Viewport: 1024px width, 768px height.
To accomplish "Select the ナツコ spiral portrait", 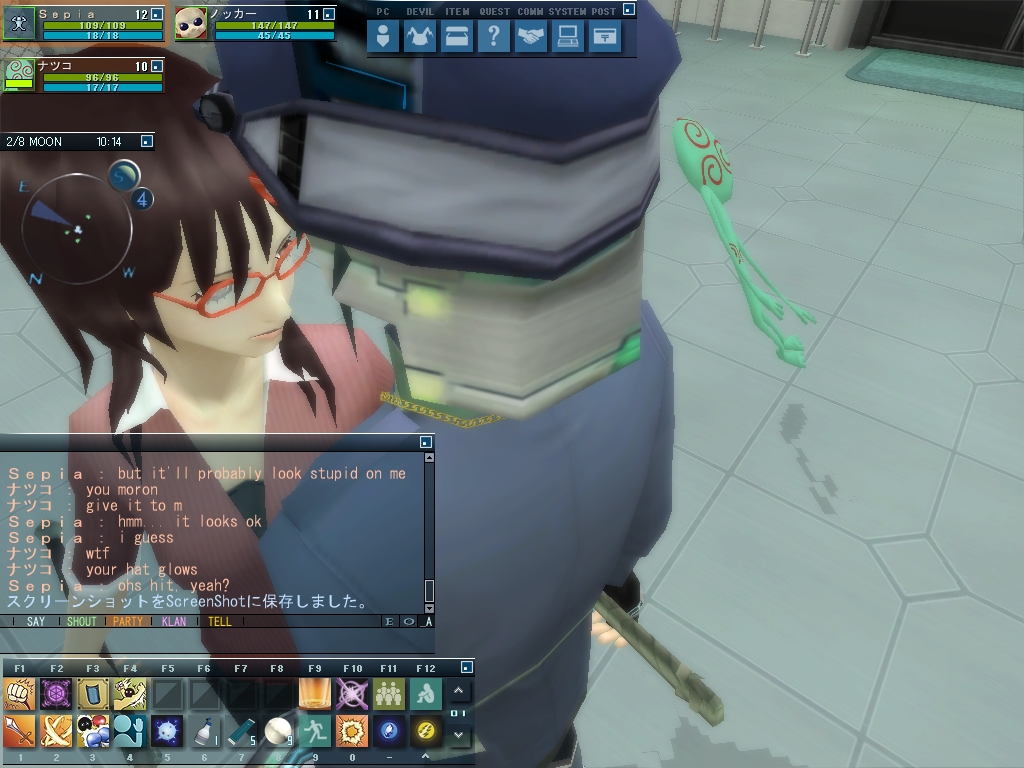I will coord(20,75).
